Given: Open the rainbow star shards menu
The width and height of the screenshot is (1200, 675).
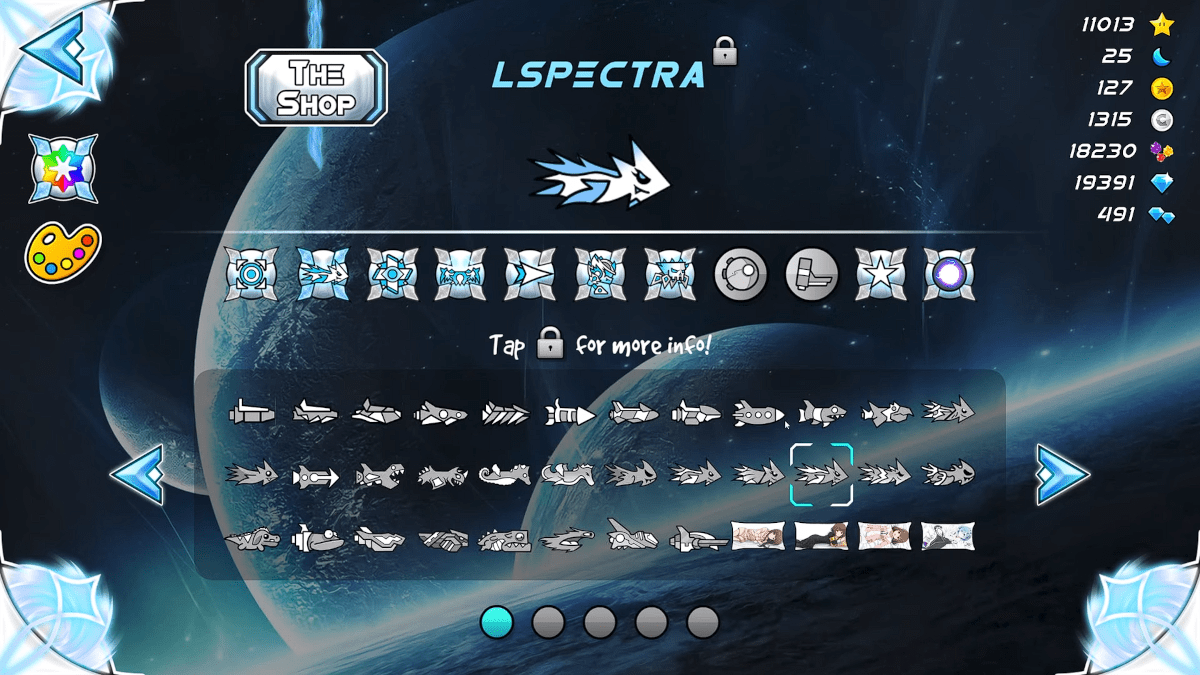Looking at the screenshot, I should [x=63, y=168].
